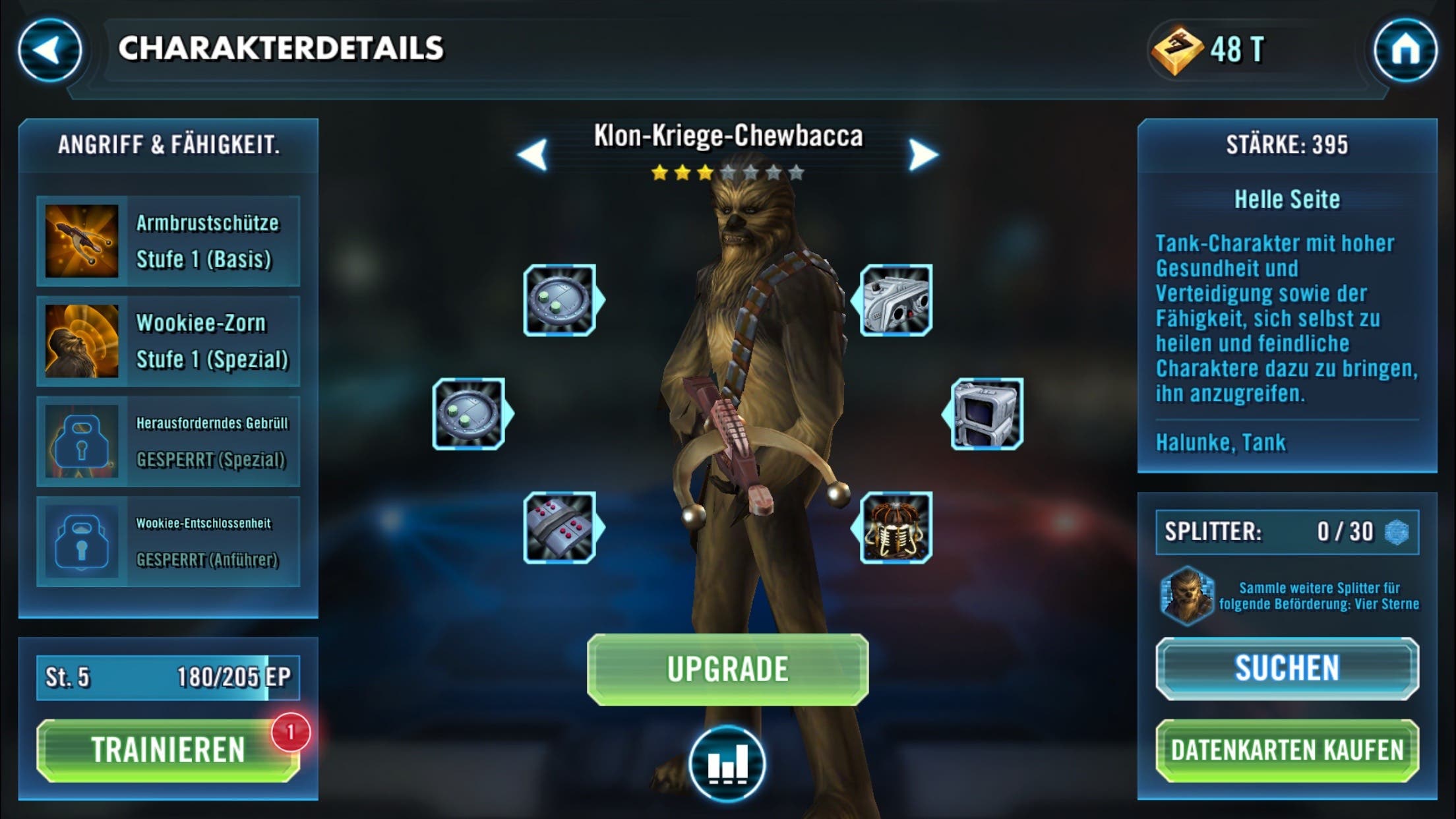Click Suchen to find shards
Screen dimensions: 1456x819
[1287, 668]
